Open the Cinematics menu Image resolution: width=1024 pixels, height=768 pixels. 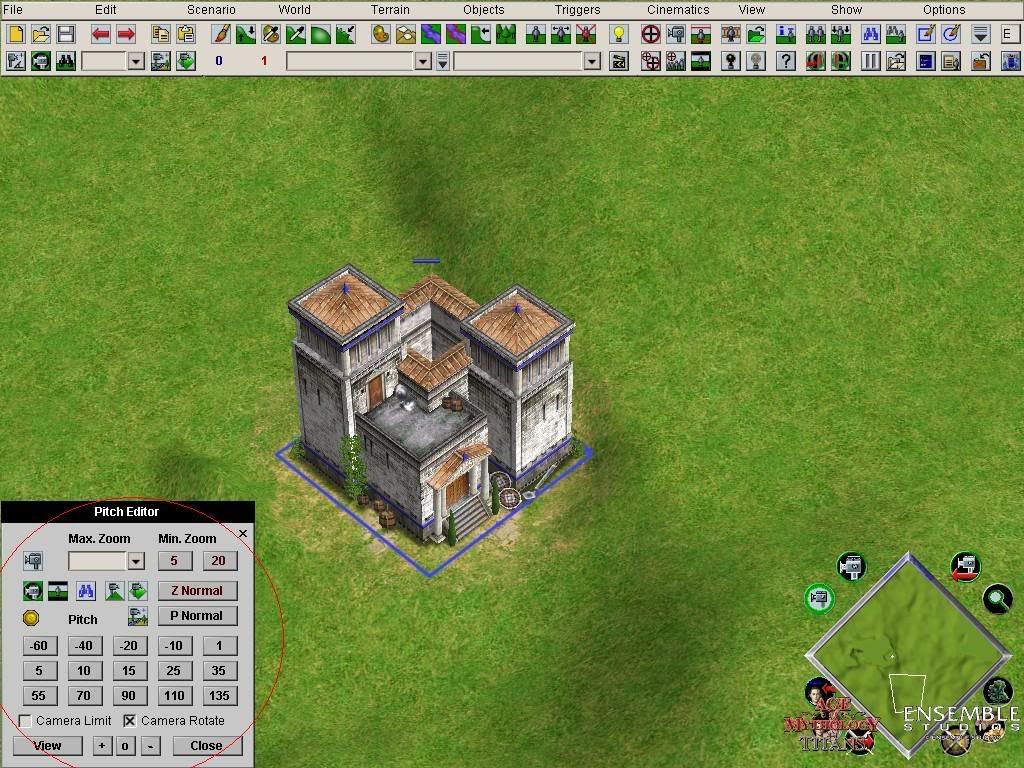[678, 10]
